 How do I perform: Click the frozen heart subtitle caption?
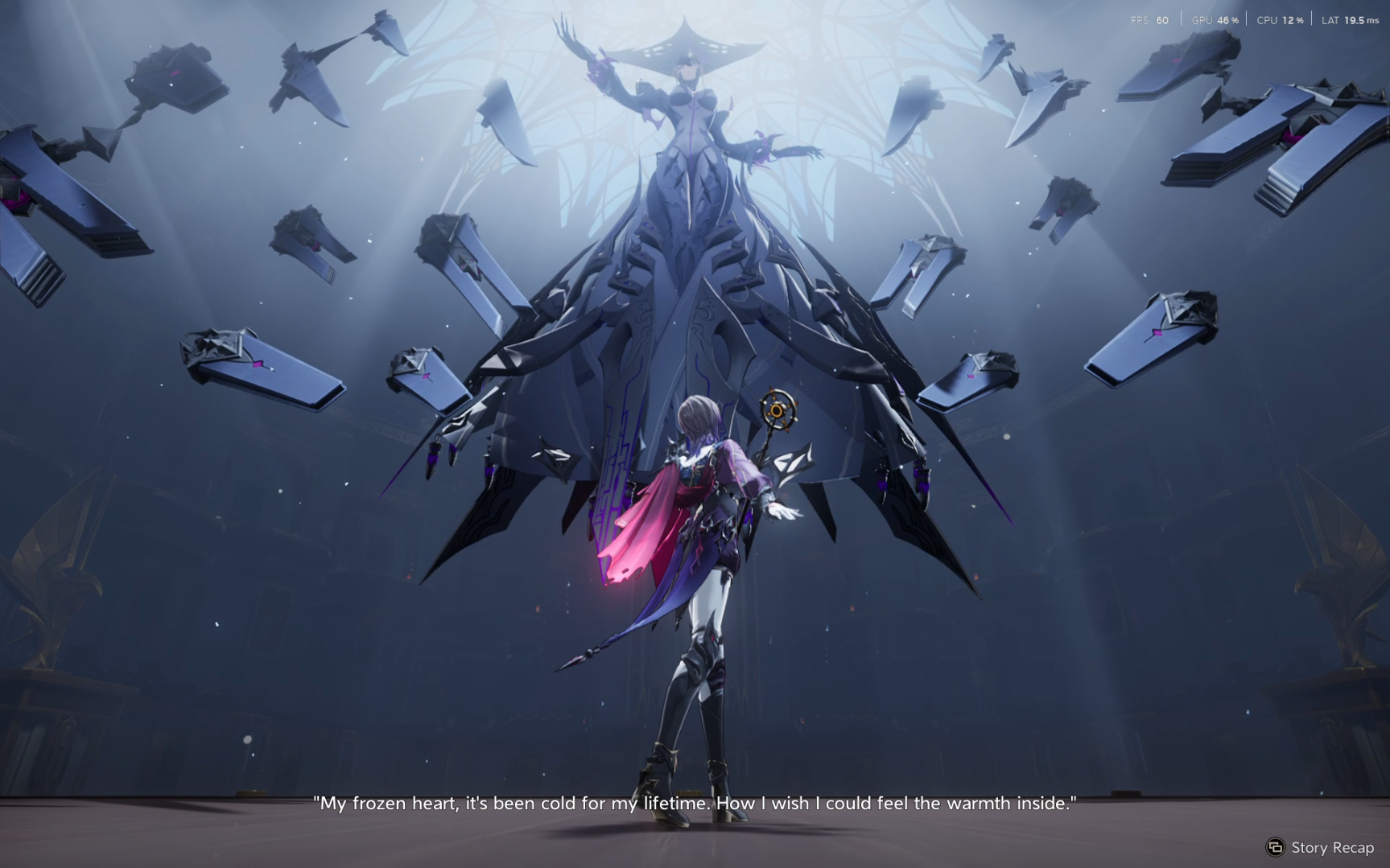click(x=695, y=802)
